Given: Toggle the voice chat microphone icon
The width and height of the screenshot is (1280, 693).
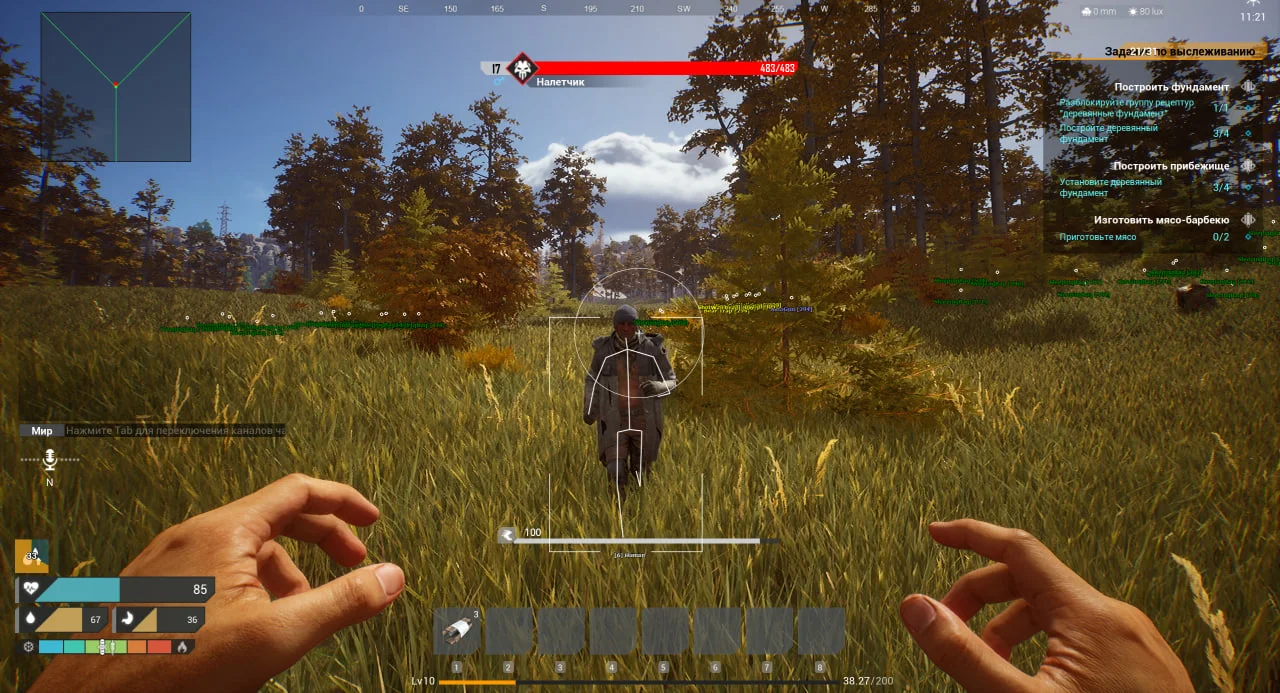Looking at the screenshot, I should click(49, 459).
